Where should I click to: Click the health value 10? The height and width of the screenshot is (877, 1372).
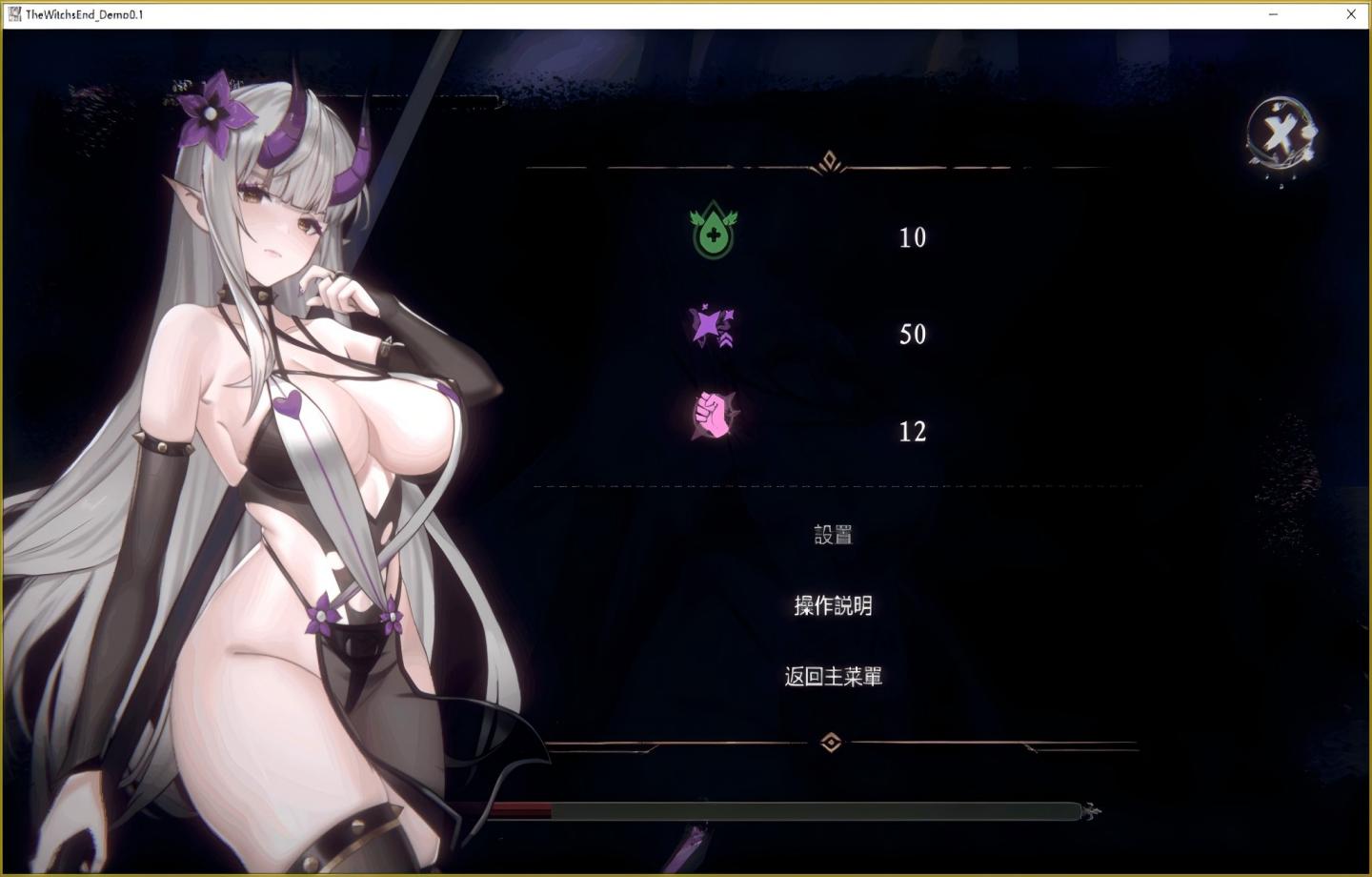click(x=912, y=237)
